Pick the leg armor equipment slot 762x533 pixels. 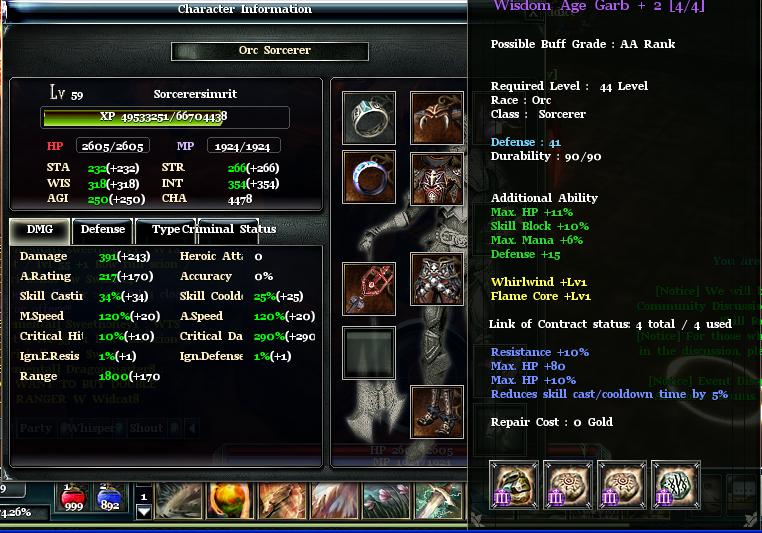point(437,279)
